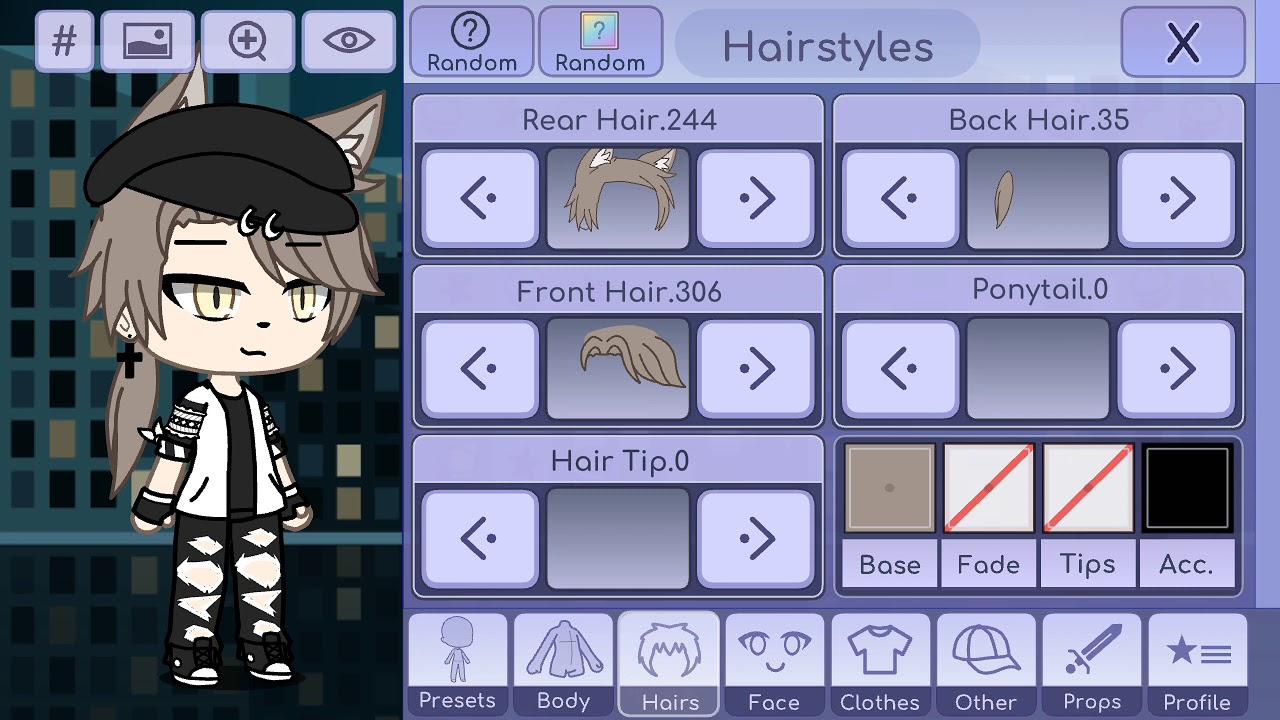Select the Body tab with the torso icon

click(x=562, y=660)
